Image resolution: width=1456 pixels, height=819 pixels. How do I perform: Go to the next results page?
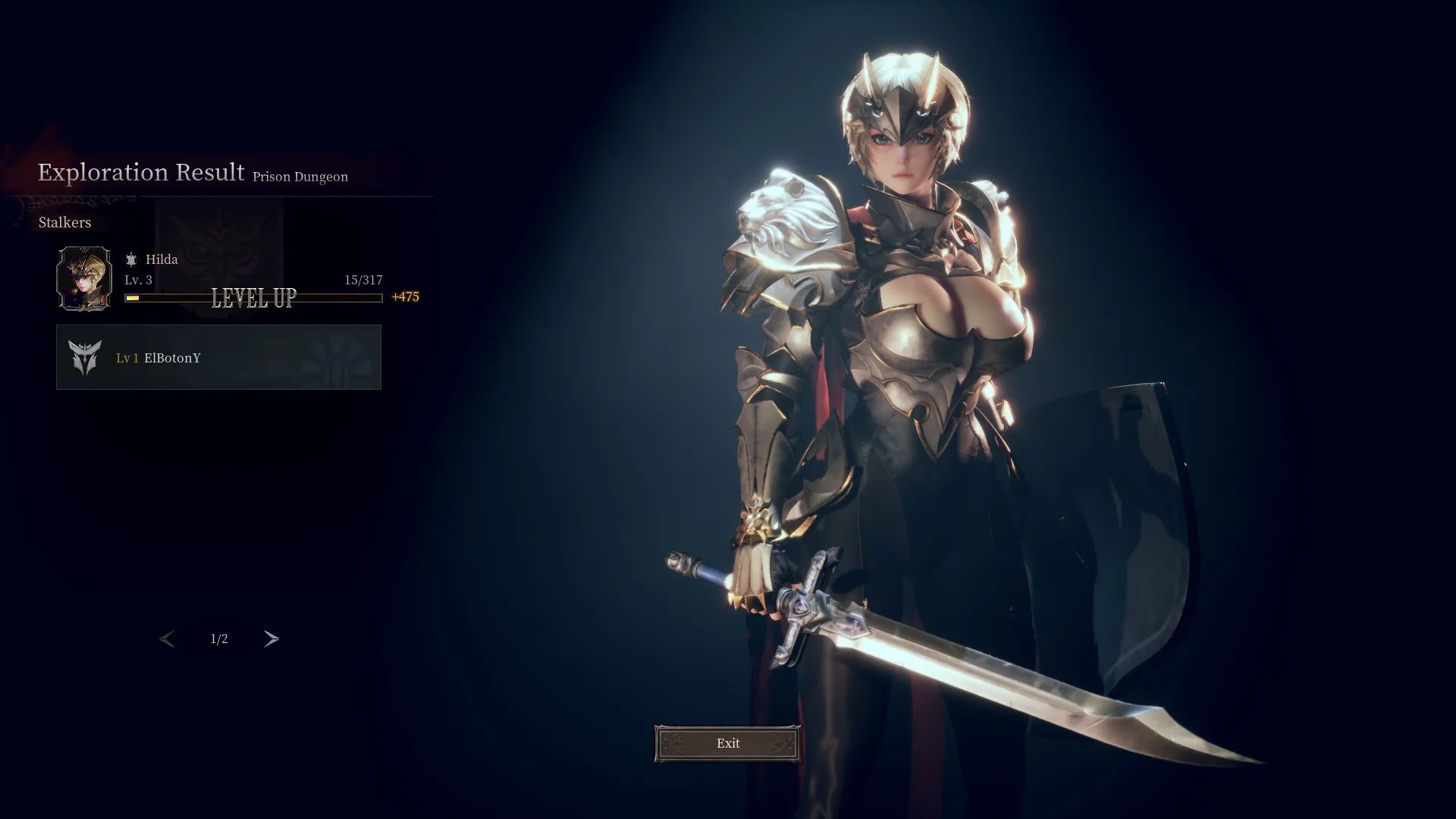[271, 639]
